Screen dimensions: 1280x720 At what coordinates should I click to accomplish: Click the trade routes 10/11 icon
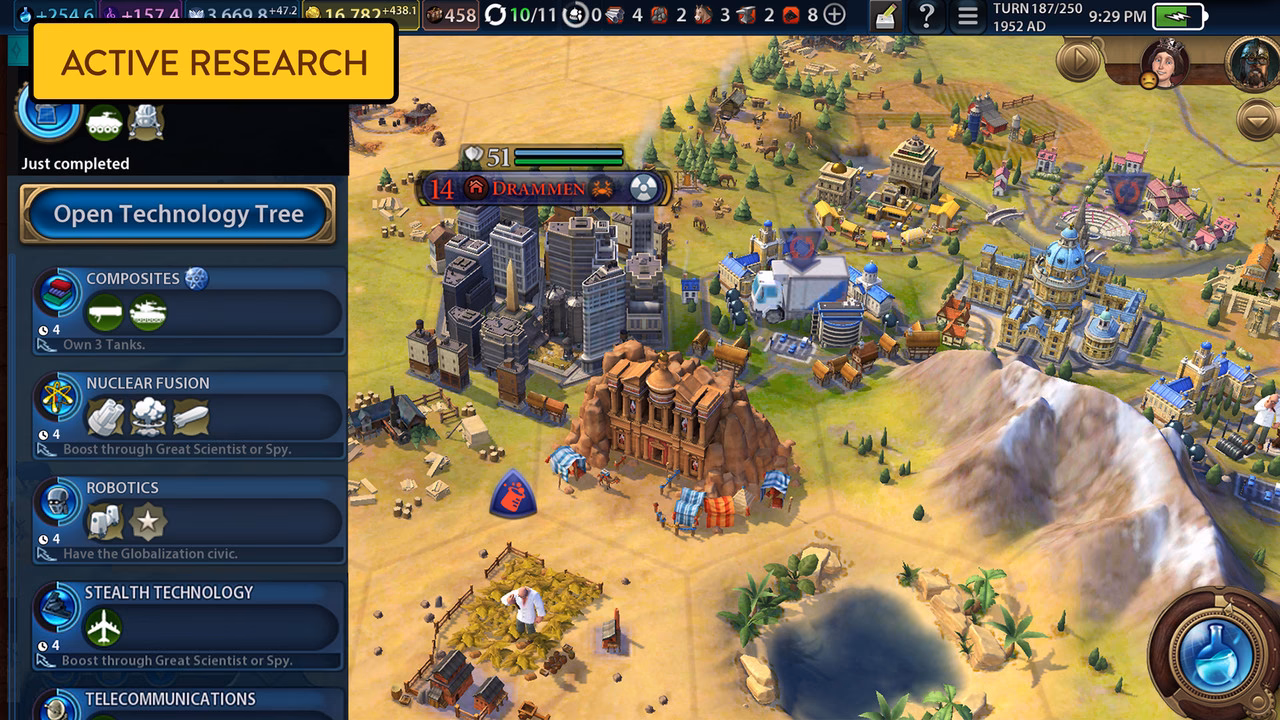496,14
